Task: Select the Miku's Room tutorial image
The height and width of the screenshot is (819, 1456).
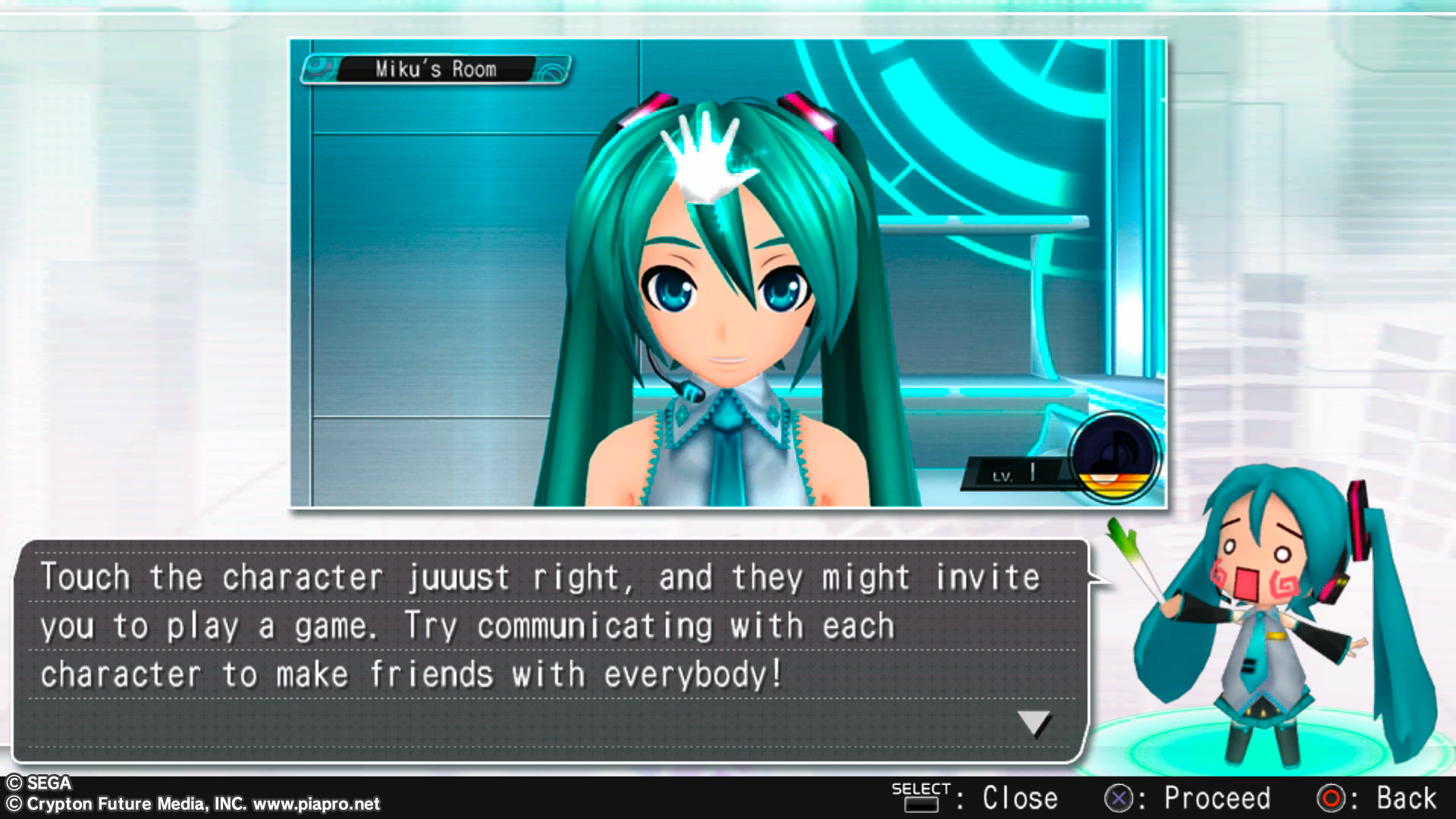Action: 728,273
